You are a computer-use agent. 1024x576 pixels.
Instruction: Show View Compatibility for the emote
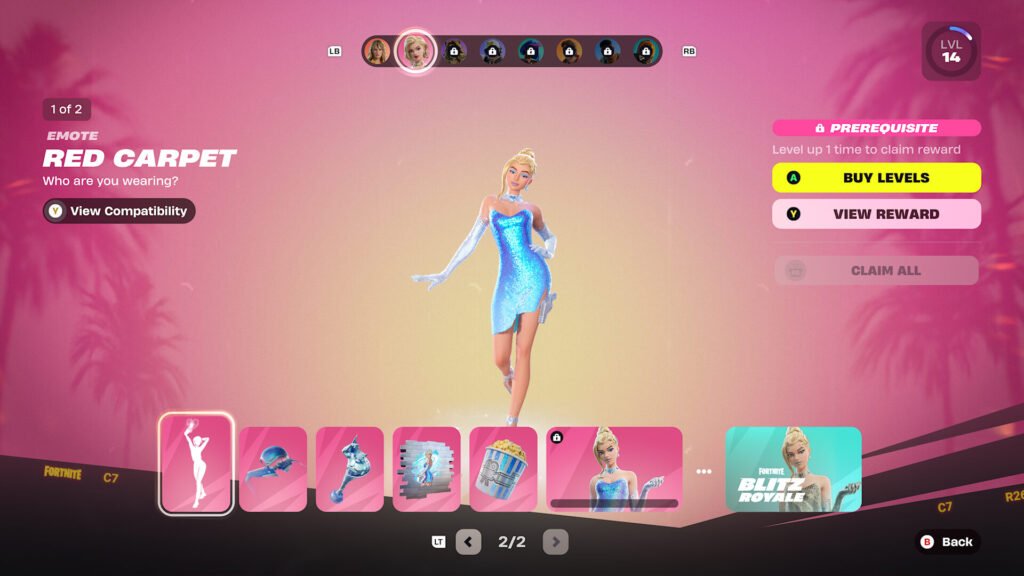tap(119, 211)
